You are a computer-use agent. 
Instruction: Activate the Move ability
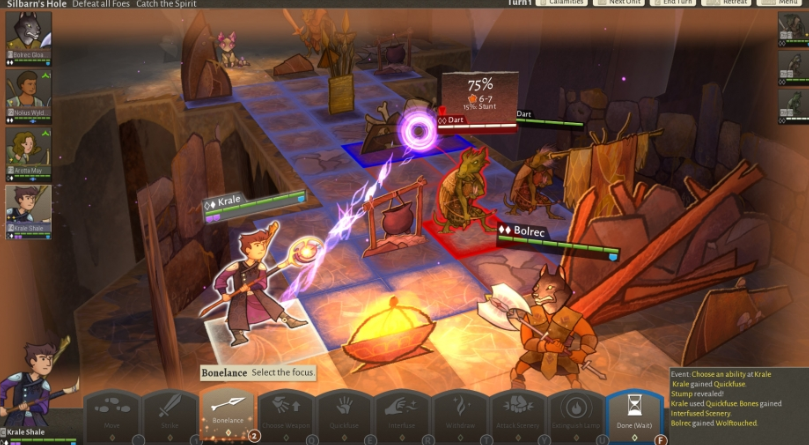(111, 412)
